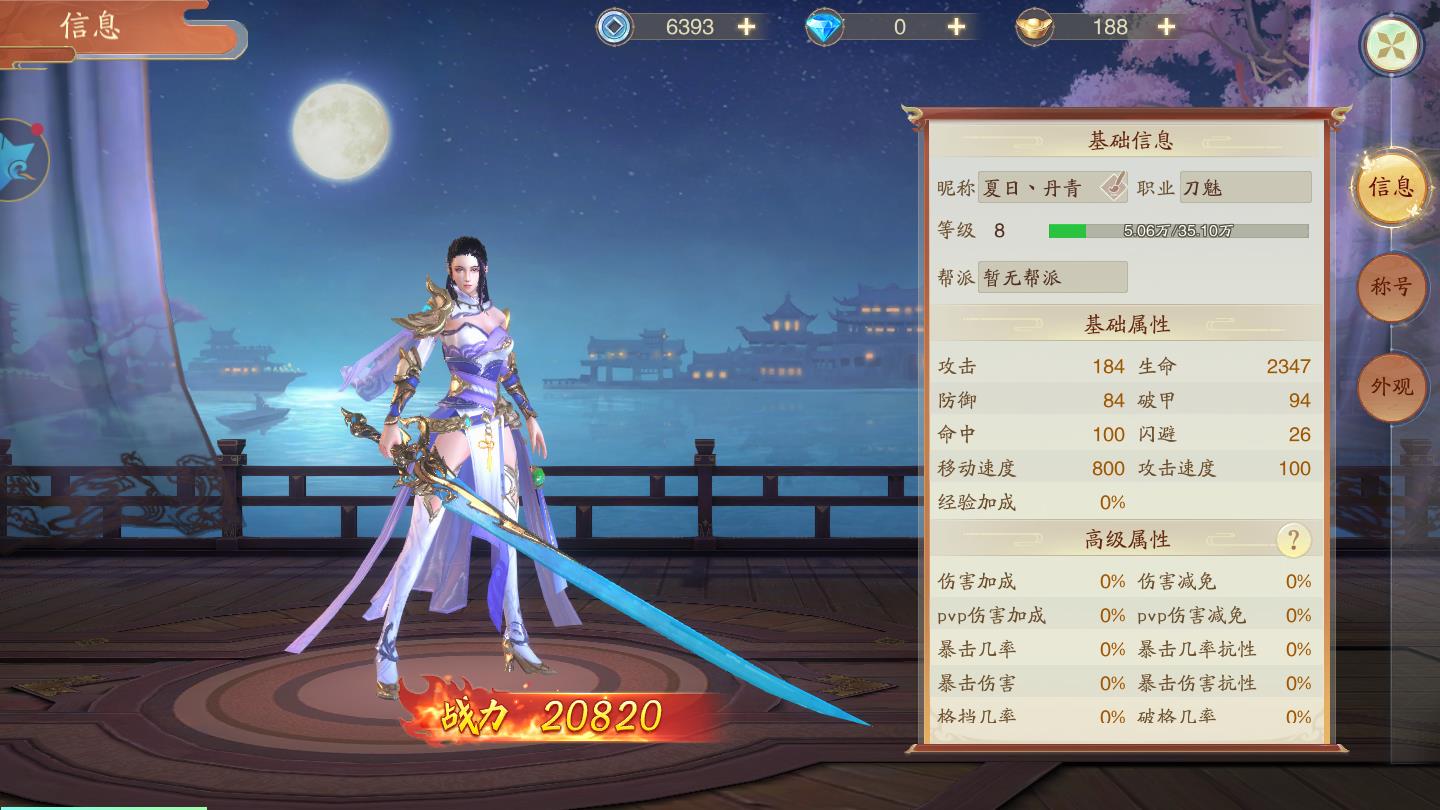The width and height of the screenshot is (1440, 810).
Task: Click the 职业 field showing 刀魅
Action: pyautogui.click(x=1246, y=187)
